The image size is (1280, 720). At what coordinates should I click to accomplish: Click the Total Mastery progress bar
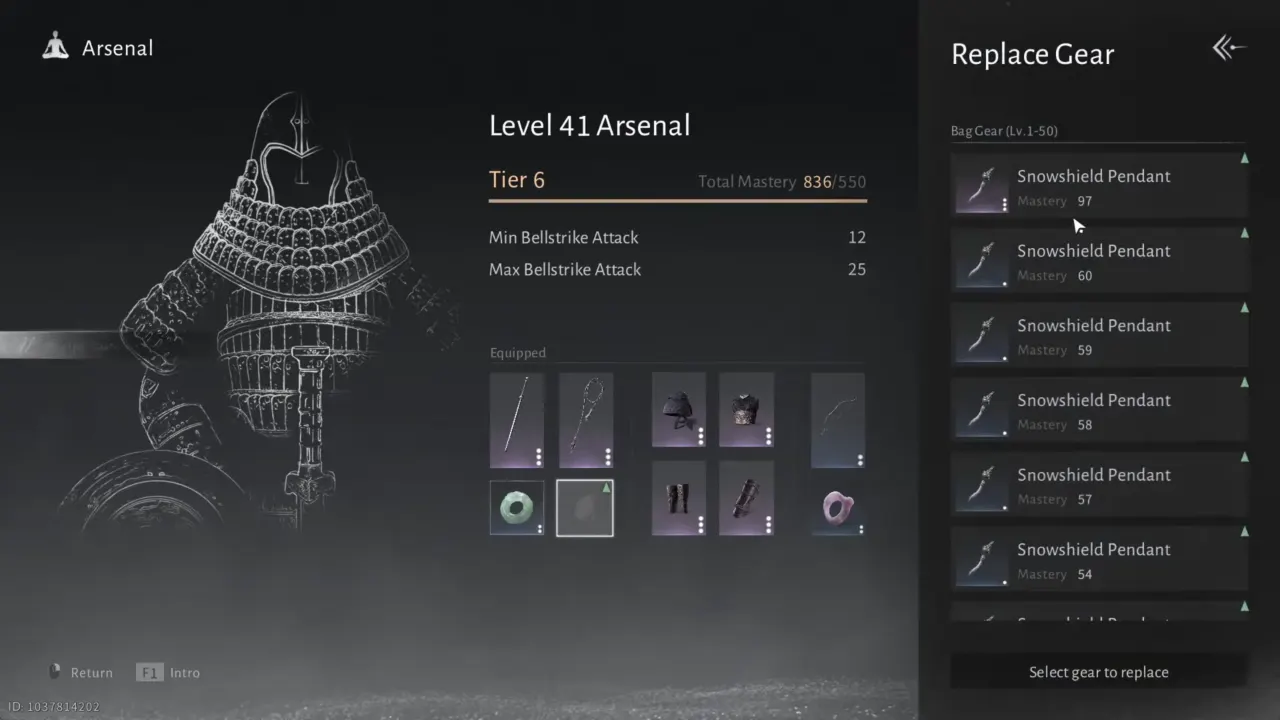pyautogui.click(x=678, y=200)
